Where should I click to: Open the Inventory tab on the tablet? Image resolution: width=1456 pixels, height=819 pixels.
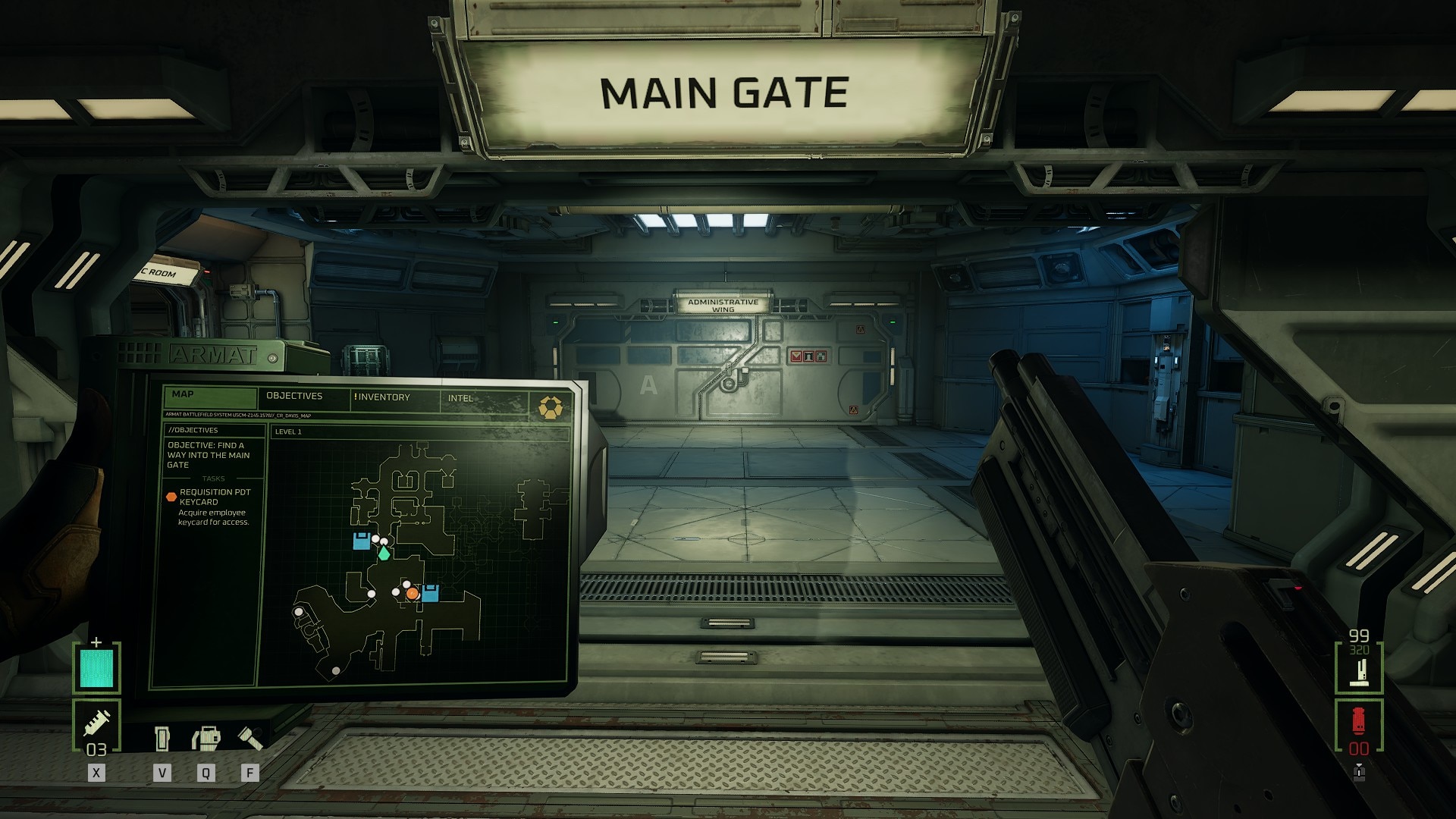tap(382, 397)
